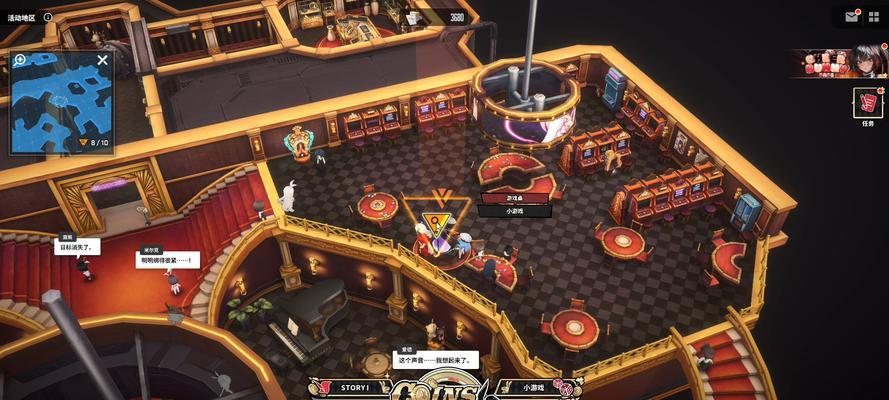Open the mail envelope inbox
Screen dimensions: 889x400
852,16
